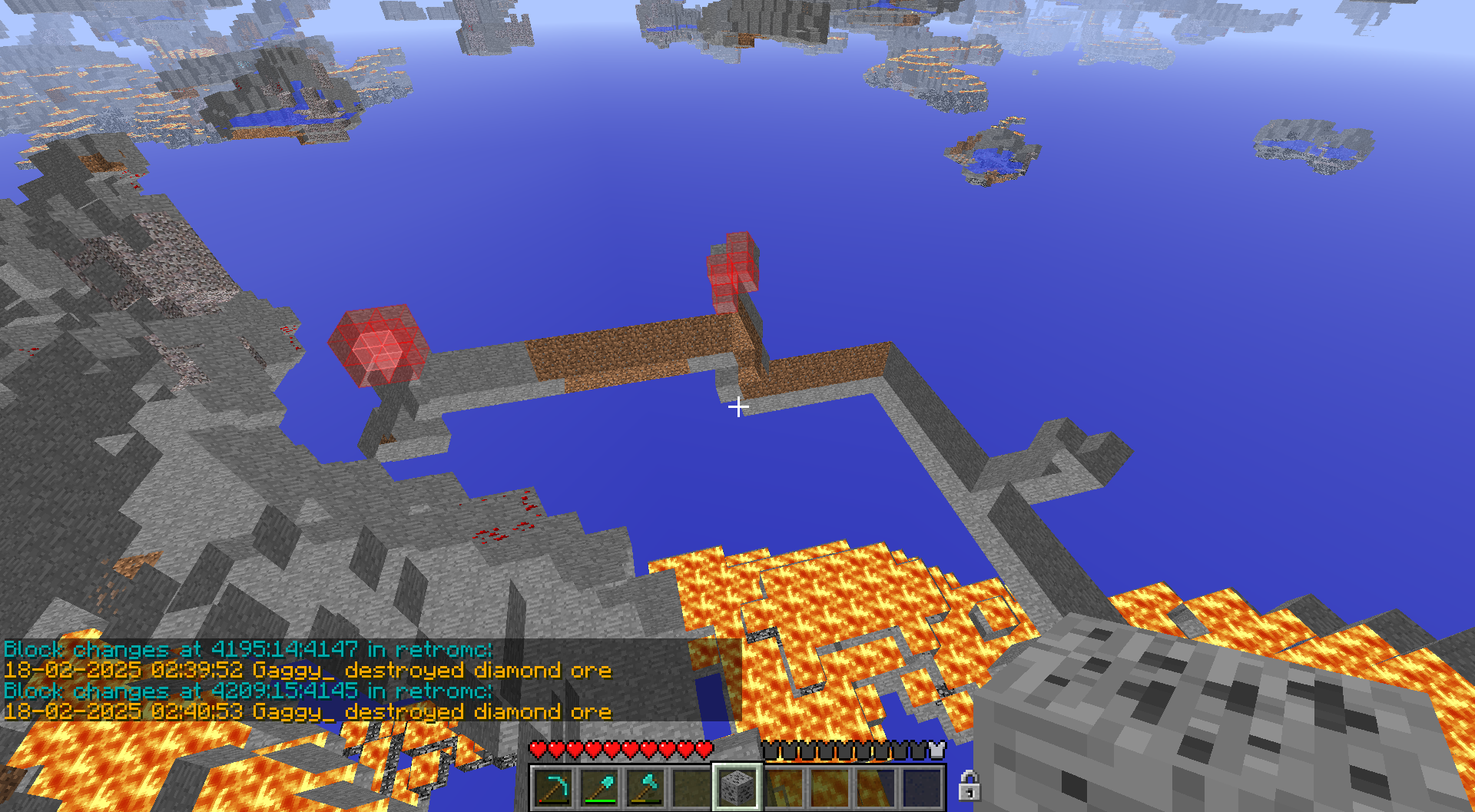Select the diamond pickaxe hotbar slot

(554, 787)
